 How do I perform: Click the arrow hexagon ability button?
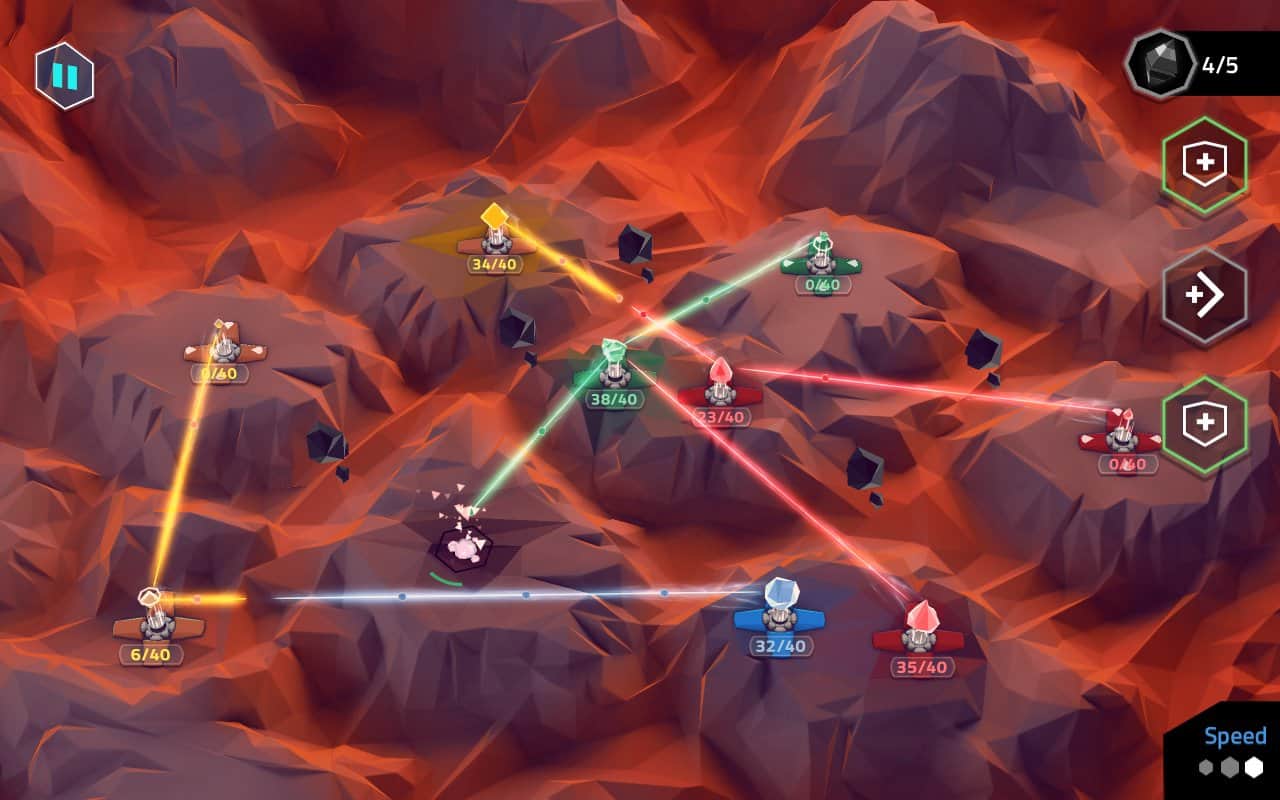coord(1207,292)
